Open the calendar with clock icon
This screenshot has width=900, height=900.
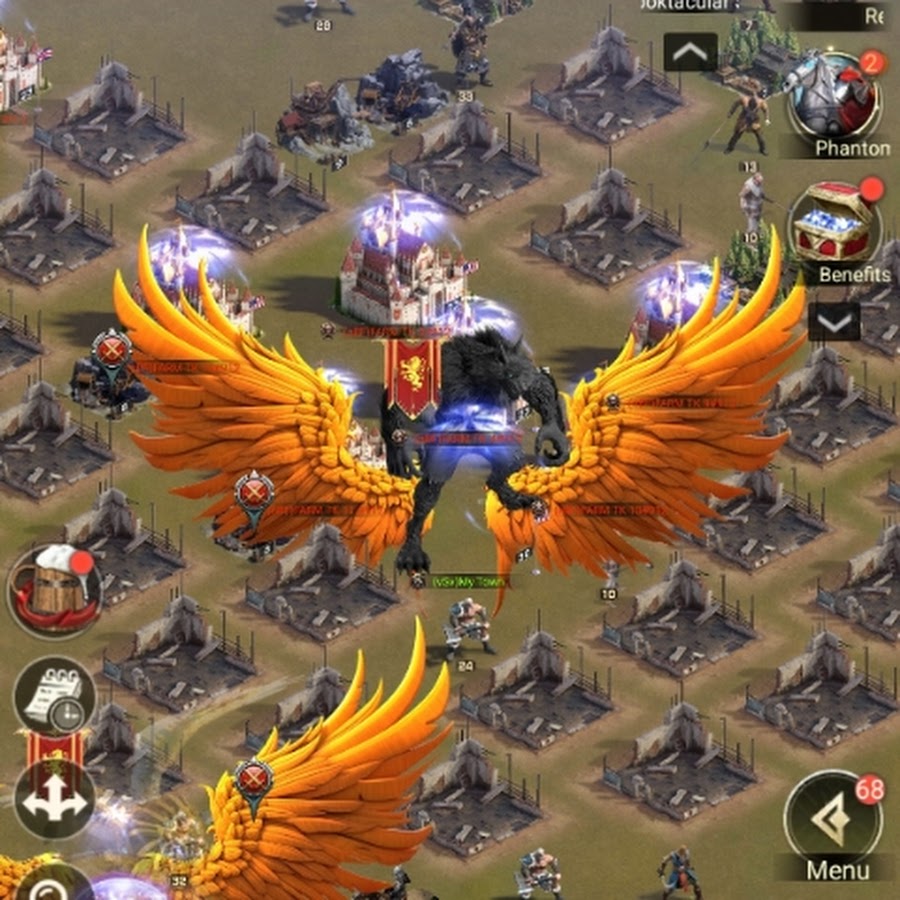[54, 697]
